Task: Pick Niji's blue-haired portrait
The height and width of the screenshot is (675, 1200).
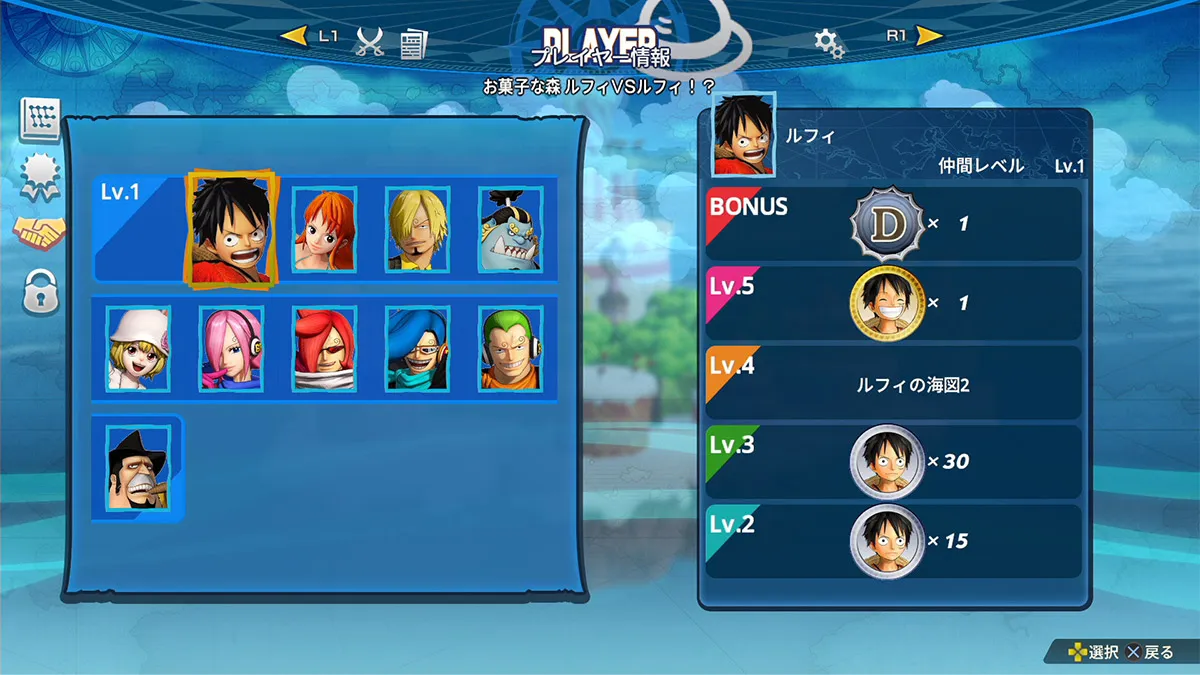Action: pos(418,348)
